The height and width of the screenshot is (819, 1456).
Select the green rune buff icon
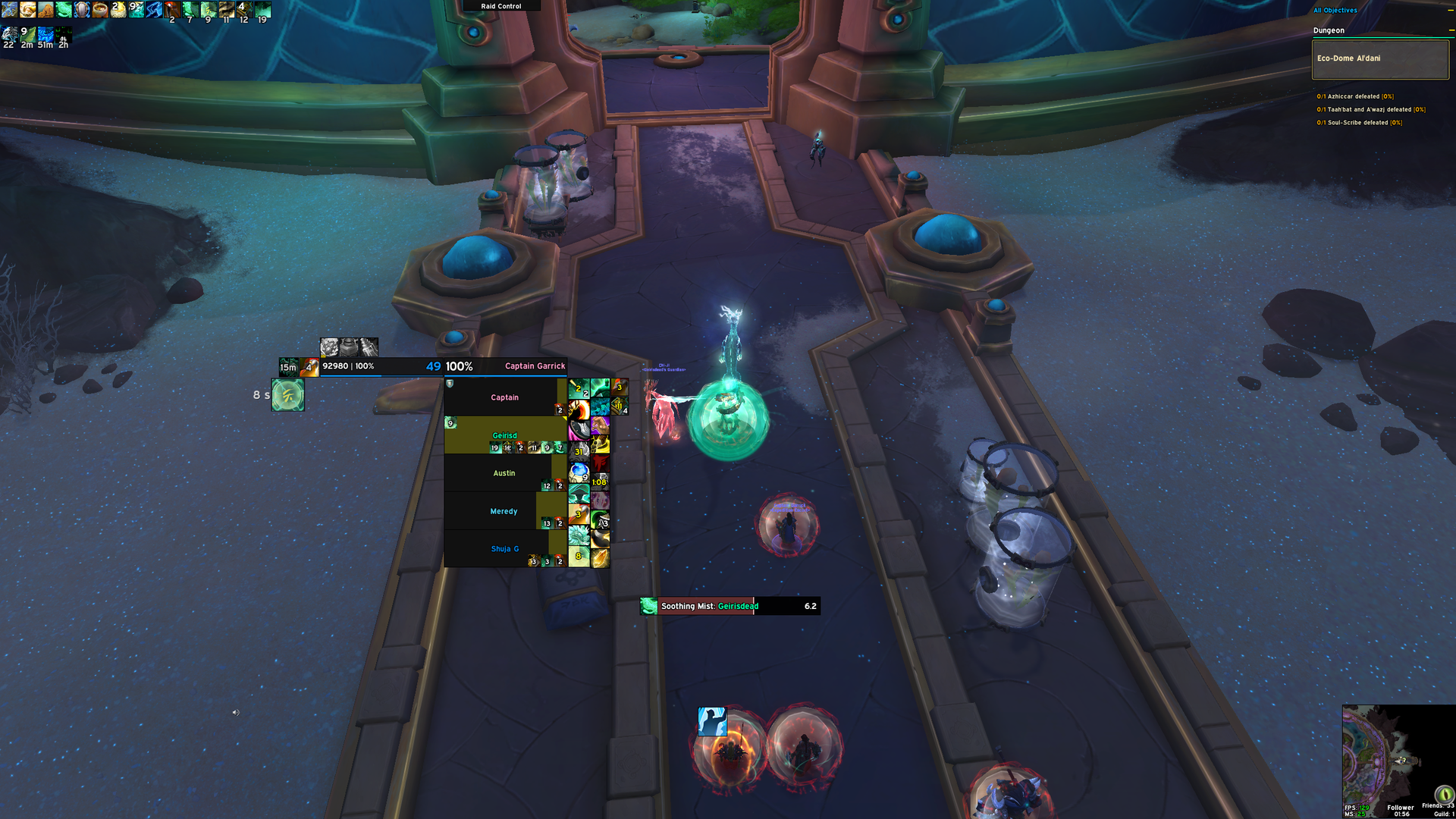pyautogui.click(x=288, y=395)
